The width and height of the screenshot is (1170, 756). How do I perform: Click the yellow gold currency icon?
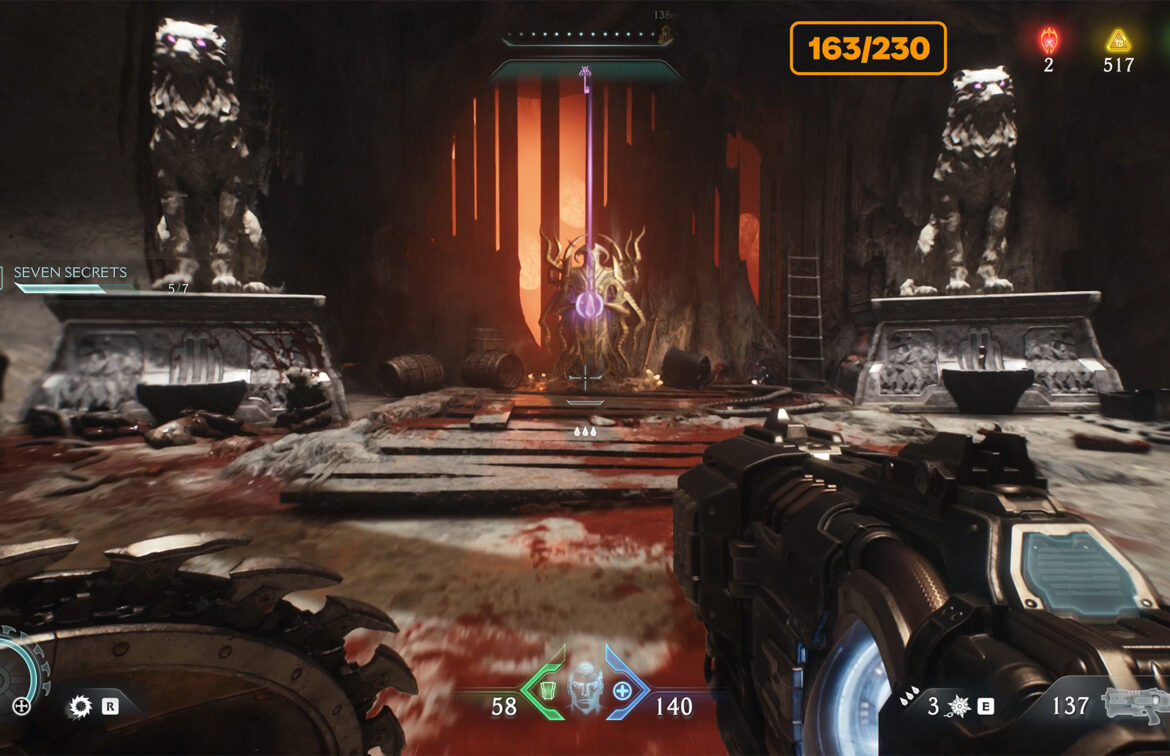click(1117, 41)
